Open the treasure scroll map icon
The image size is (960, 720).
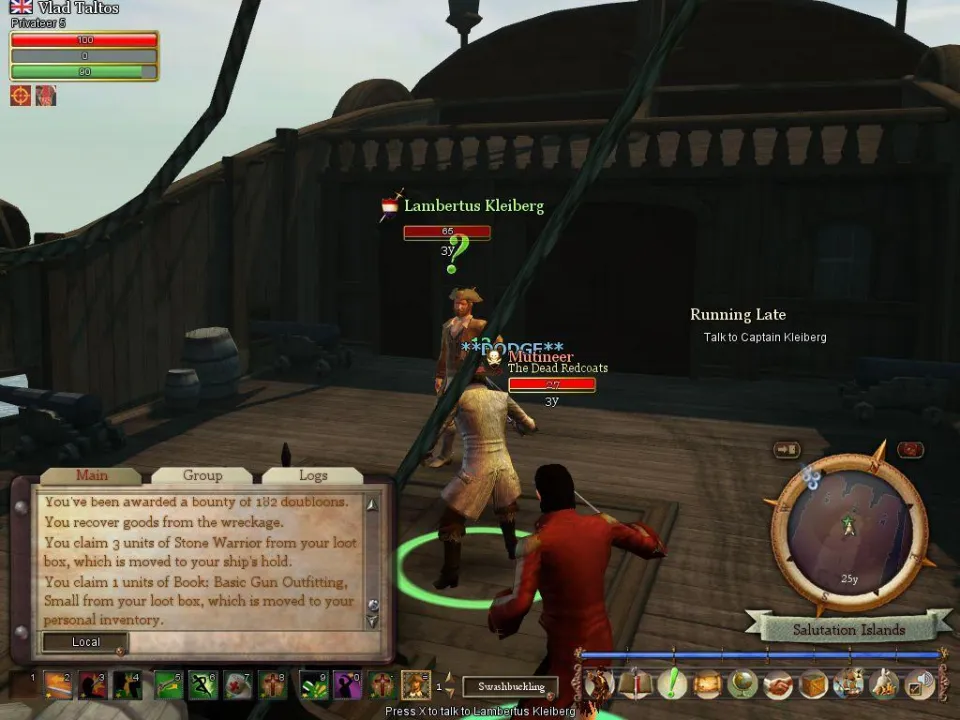[707, 684]
